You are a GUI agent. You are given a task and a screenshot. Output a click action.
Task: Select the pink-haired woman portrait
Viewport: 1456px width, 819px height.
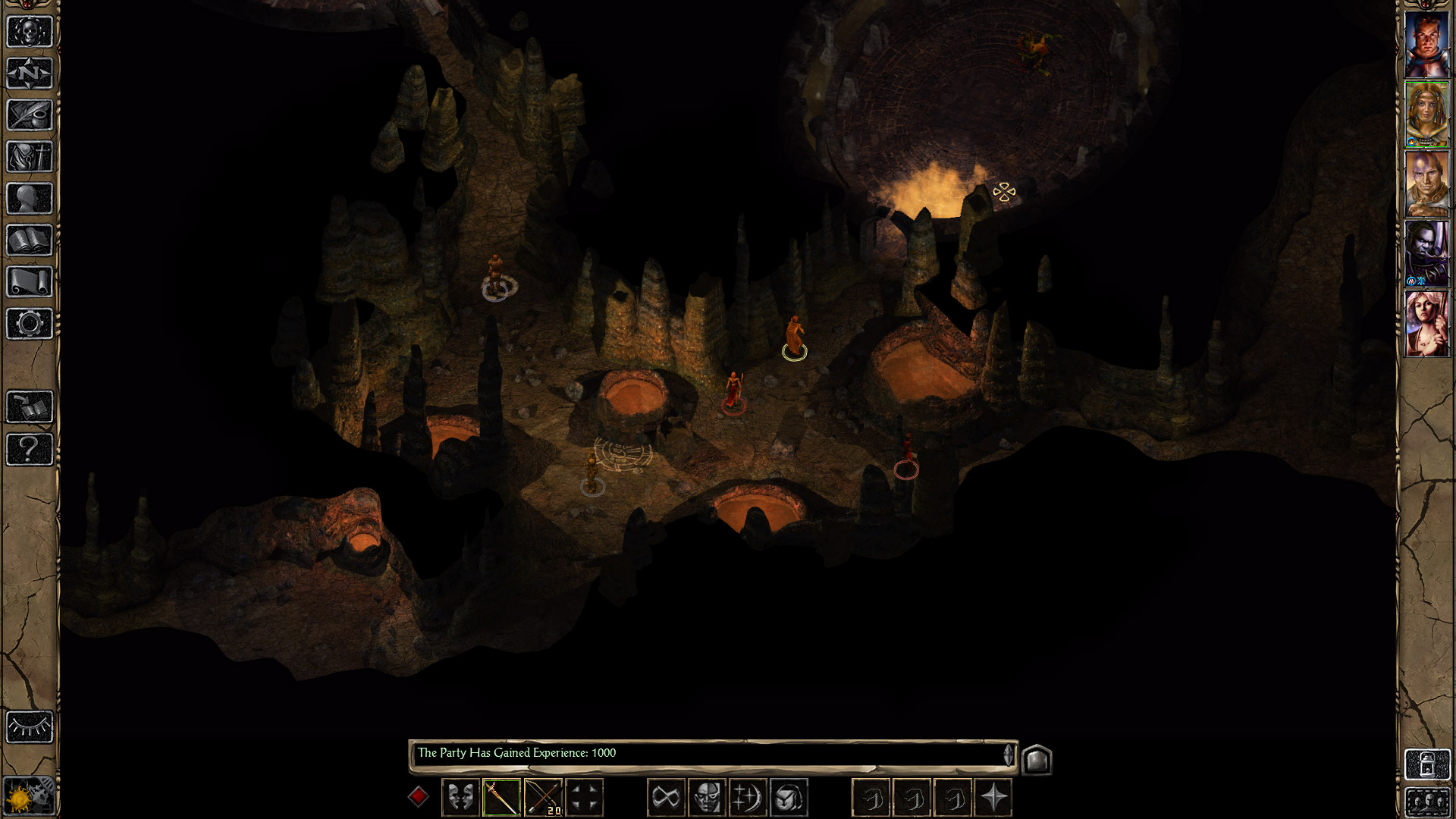click(x=1426, y=324)
